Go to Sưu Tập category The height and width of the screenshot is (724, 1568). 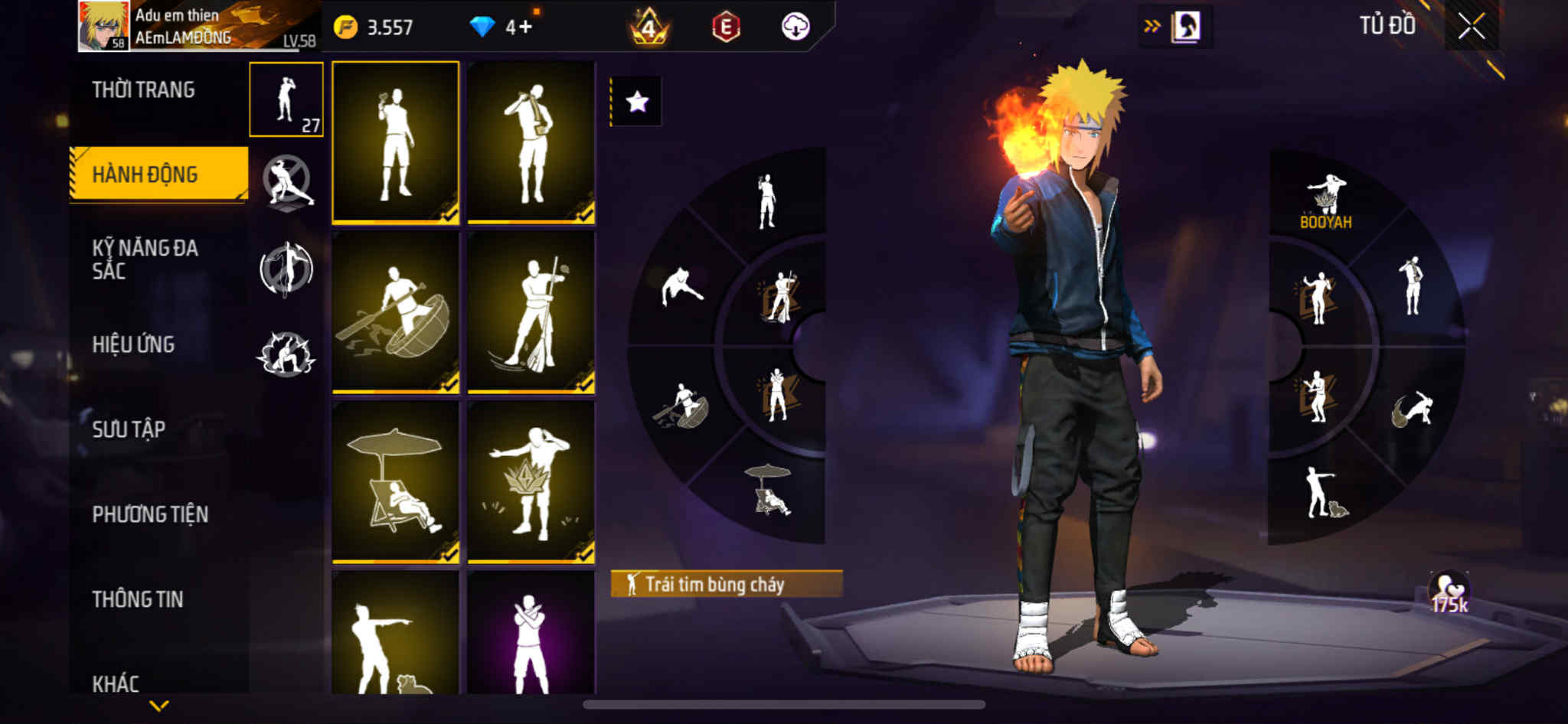coord(129,429)
